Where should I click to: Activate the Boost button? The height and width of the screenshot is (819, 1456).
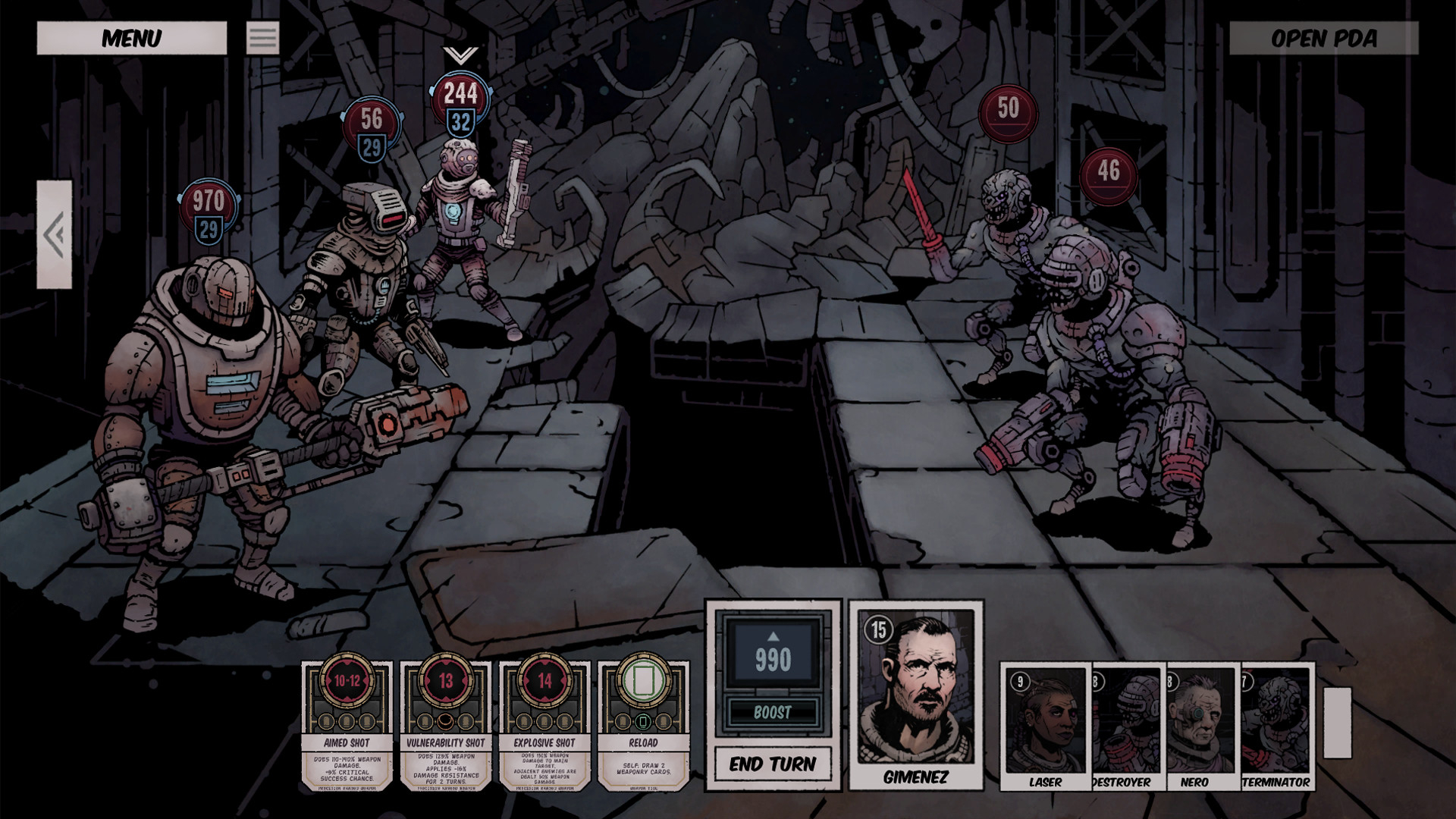click(x=772, y=712)
